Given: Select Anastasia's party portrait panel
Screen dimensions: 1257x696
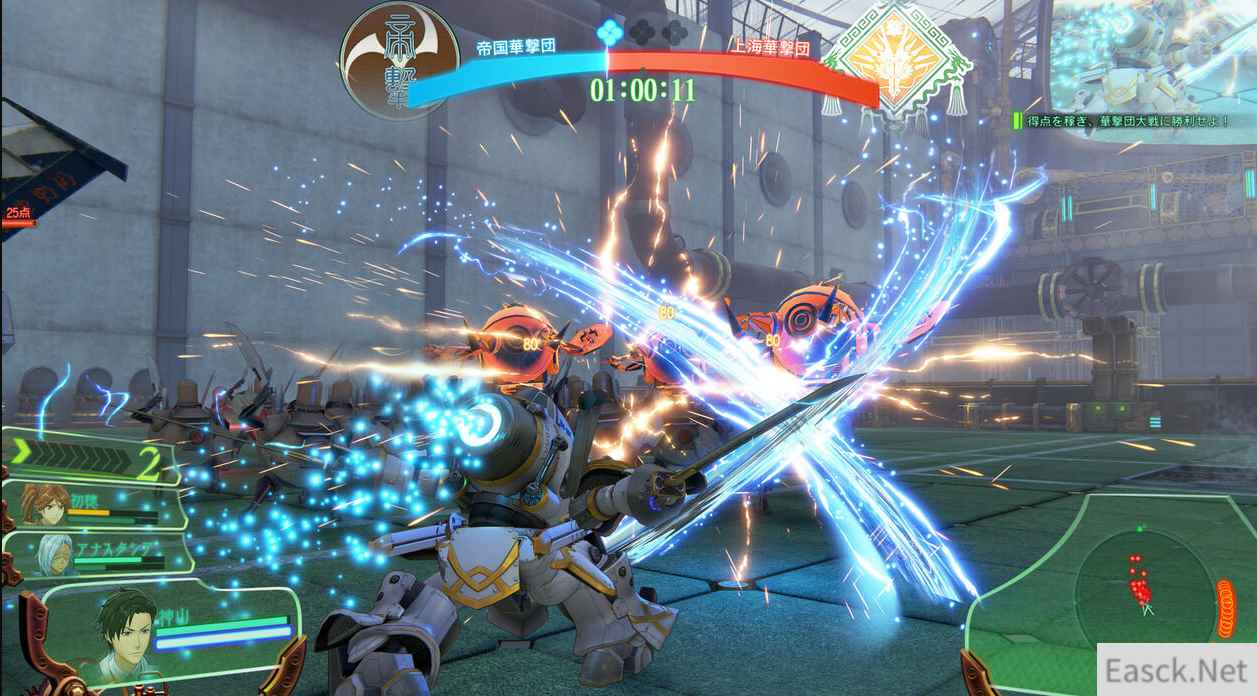Looking at the screenshot, I should click(x=97, y=554).
